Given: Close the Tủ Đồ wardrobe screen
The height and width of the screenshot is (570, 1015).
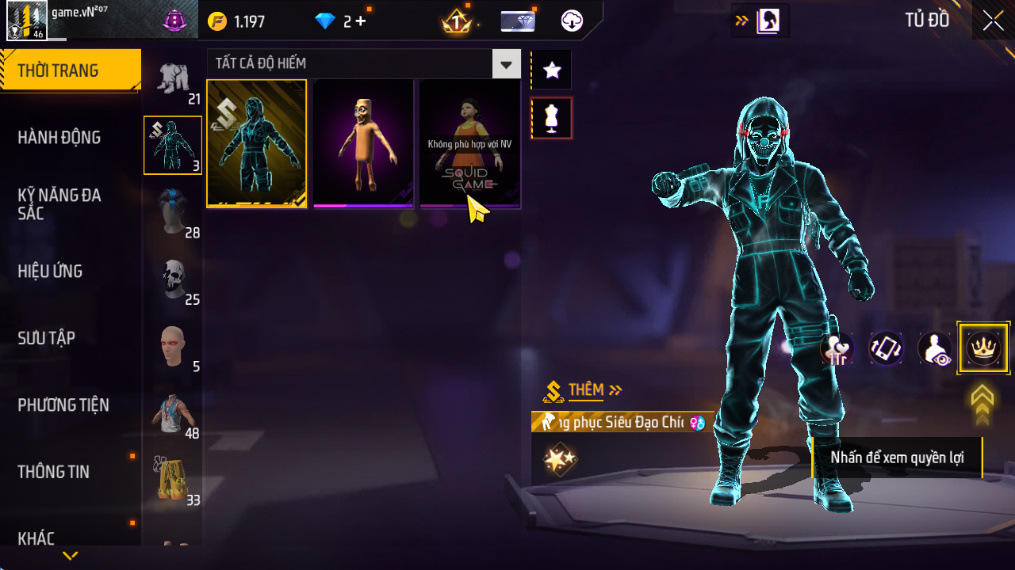Looking at the screenshot, I should [x=992, y=21].
